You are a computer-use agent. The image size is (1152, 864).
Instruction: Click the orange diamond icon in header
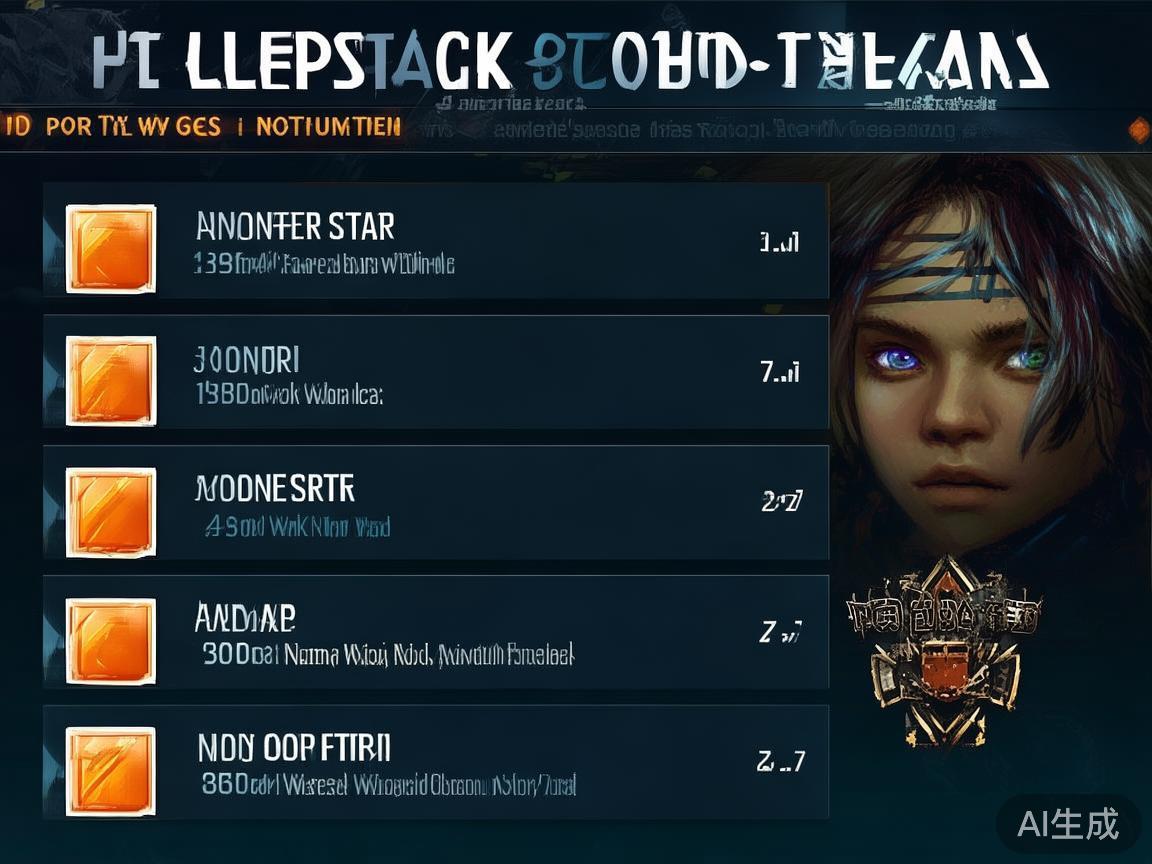point(1137,129)
